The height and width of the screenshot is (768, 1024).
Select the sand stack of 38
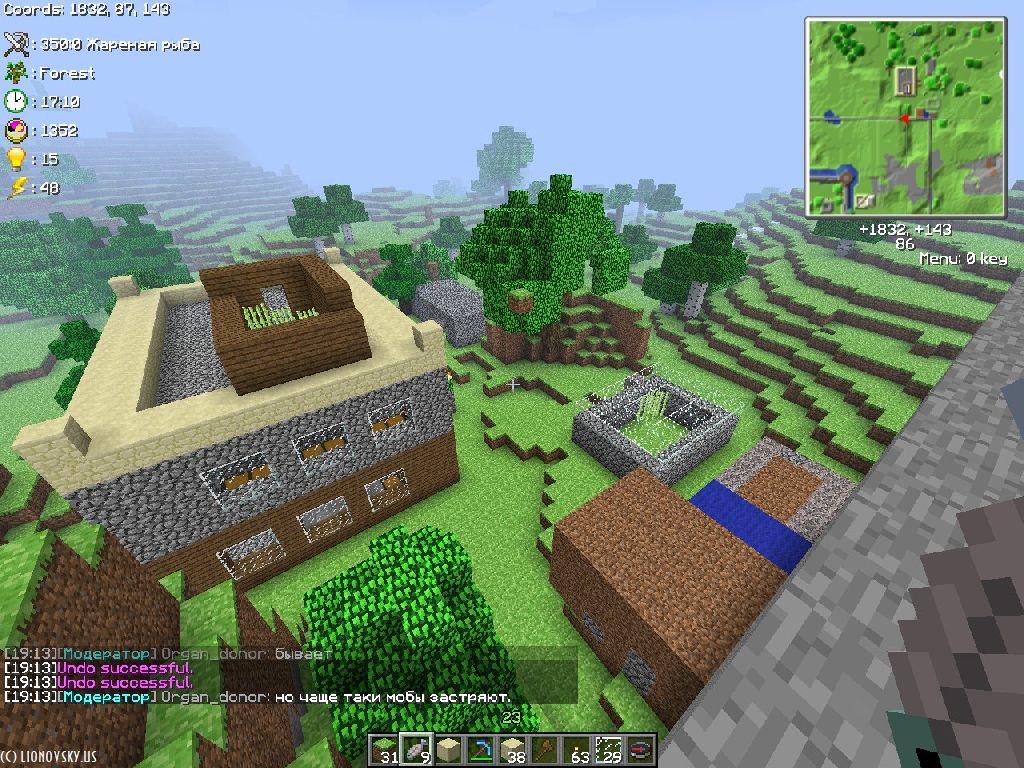513,749
